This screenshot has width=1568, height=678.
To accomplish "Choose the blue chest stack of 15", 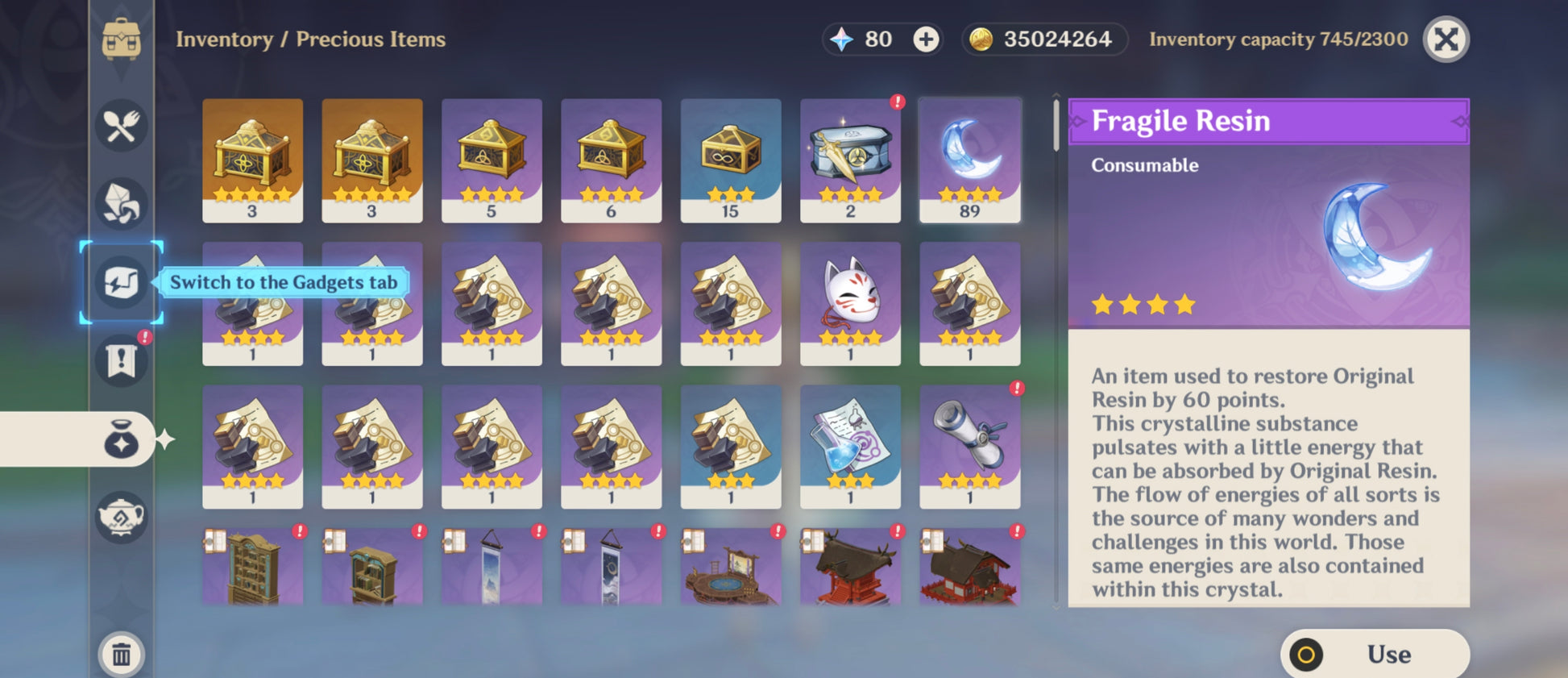I will 730,160.
